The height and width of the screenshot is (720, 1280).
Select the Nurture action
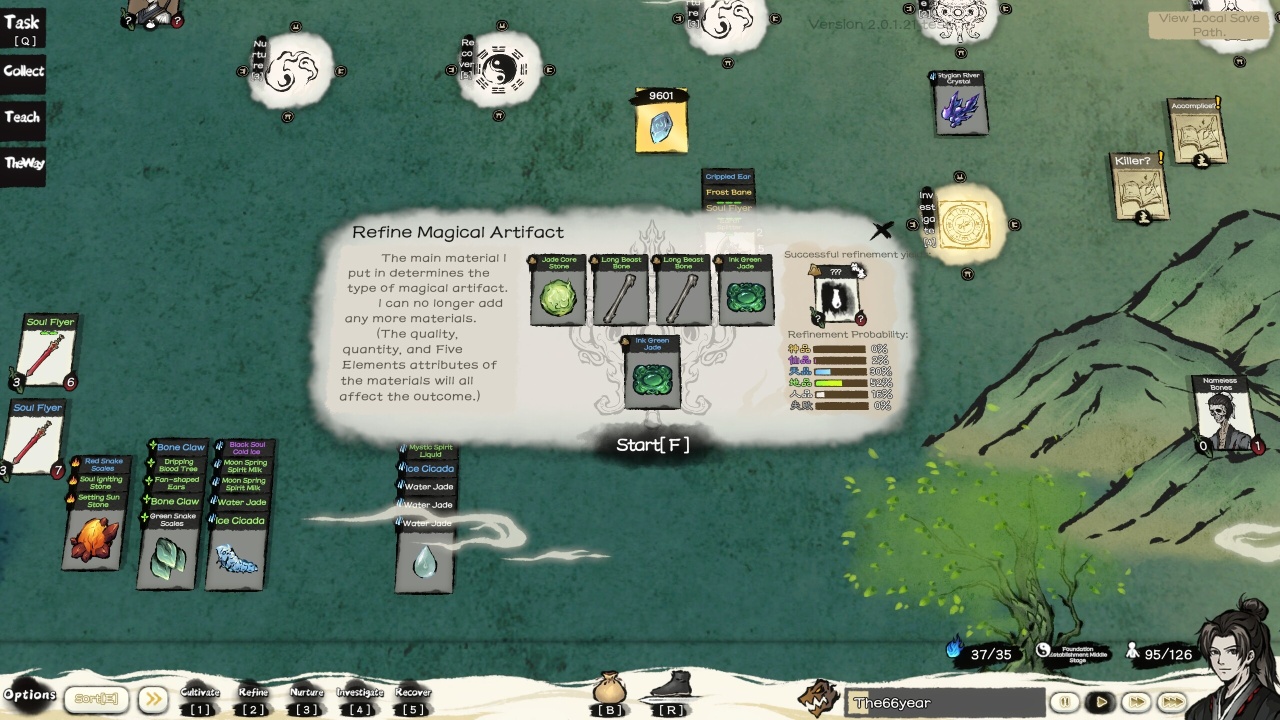point(306,699)
